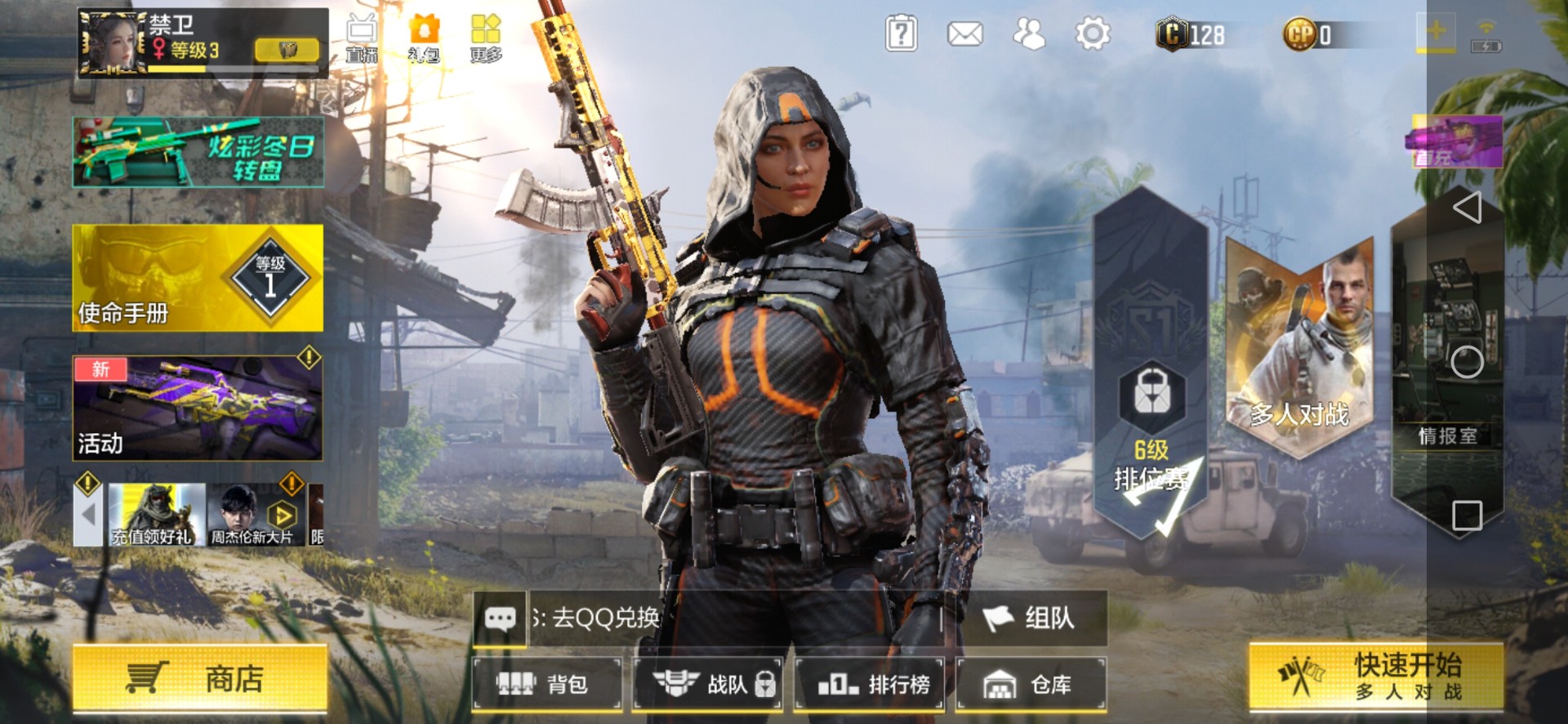Open the mail envelope icon

pyautogui.click(x=964, y=34)
